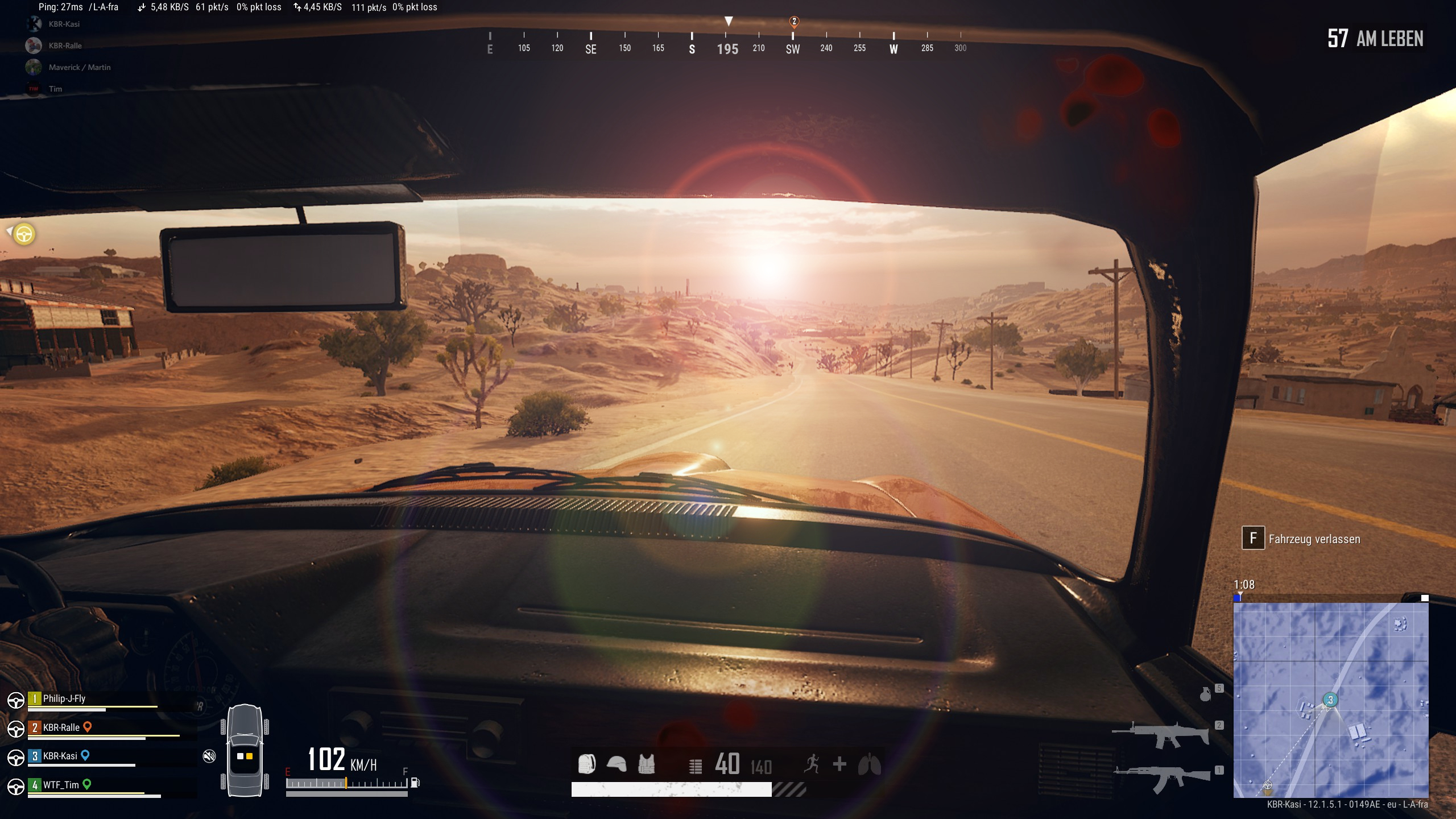Select KBR-Ralle in the voice overlay list
This screenshot has height=819, width=1456.
[65, 45]
